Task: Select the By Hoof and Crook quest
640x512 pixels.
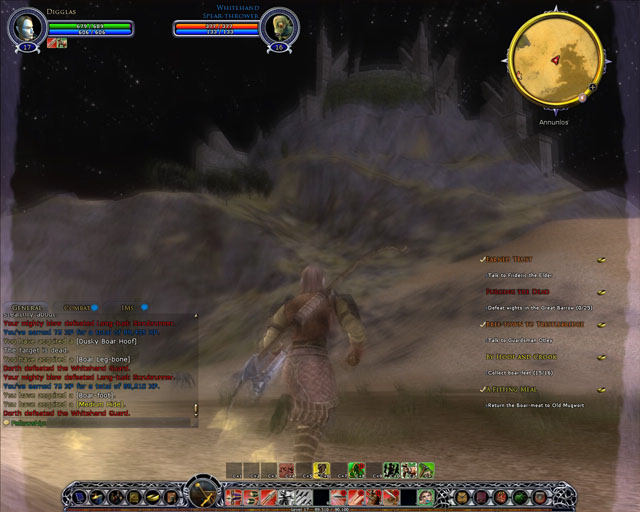Action: coord(520,356)
